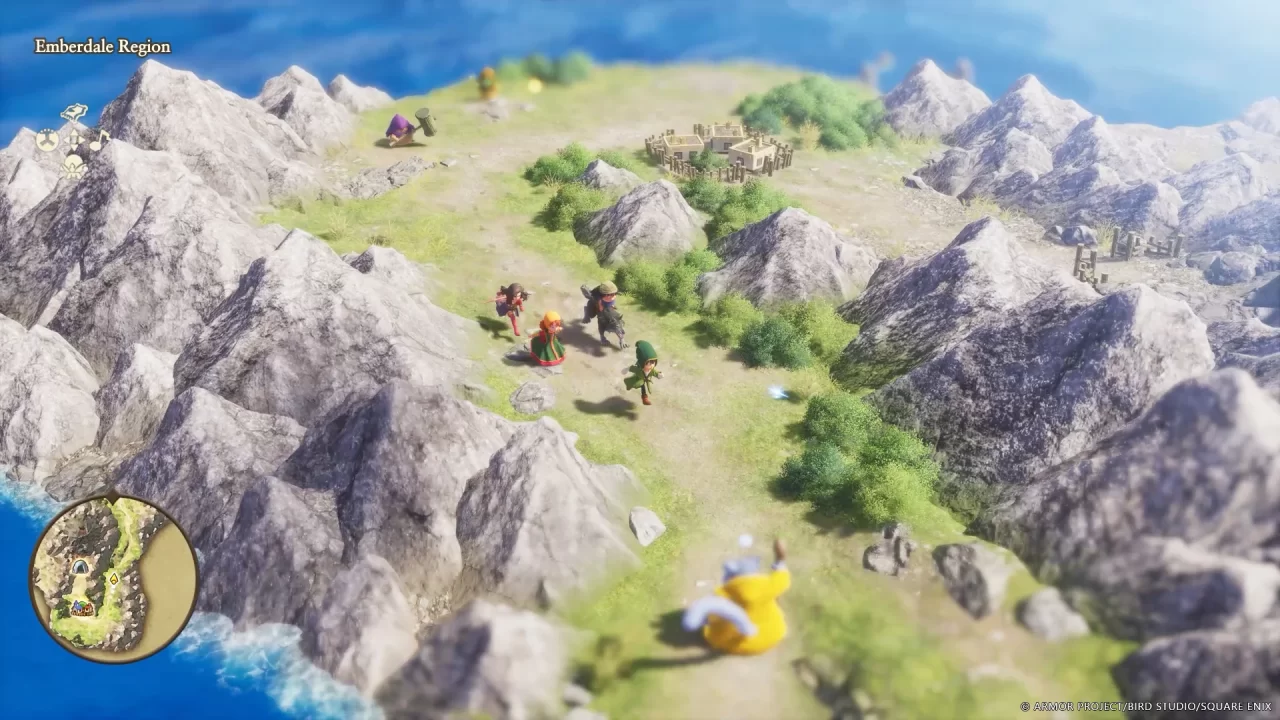Select the directional pad movement icon
1280x720 pixels.
click(75, 138)
